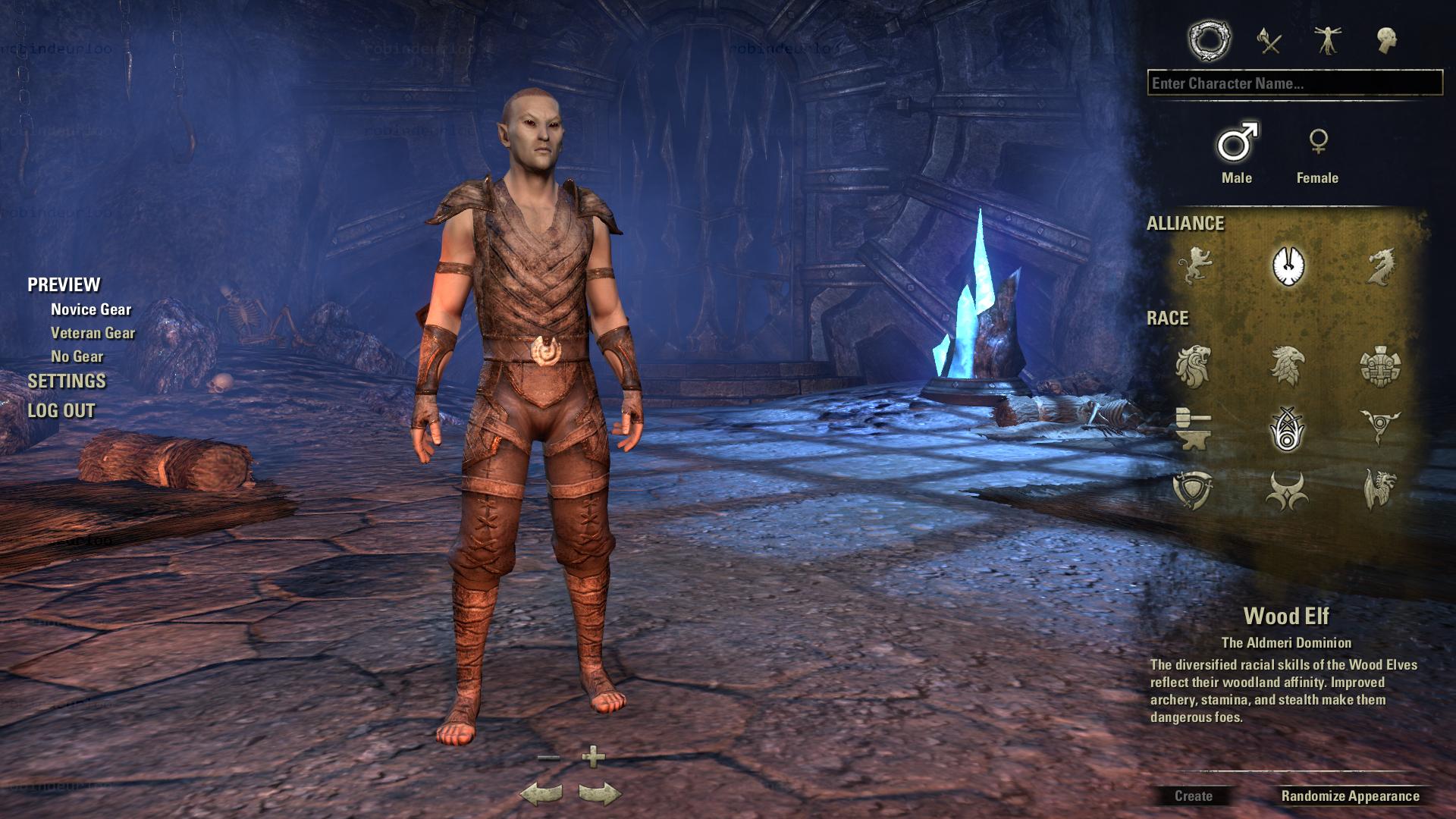Click the Create character button
This screenshot has width=1456, height=819.
click(1193, 796)
